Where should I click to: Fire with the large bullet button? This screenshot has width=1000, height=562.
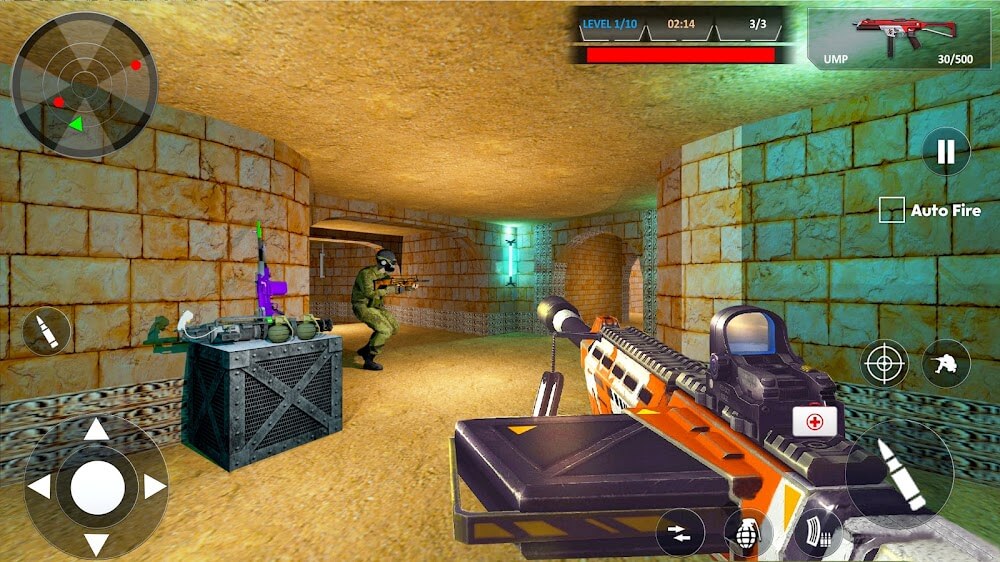pos(899,474)
